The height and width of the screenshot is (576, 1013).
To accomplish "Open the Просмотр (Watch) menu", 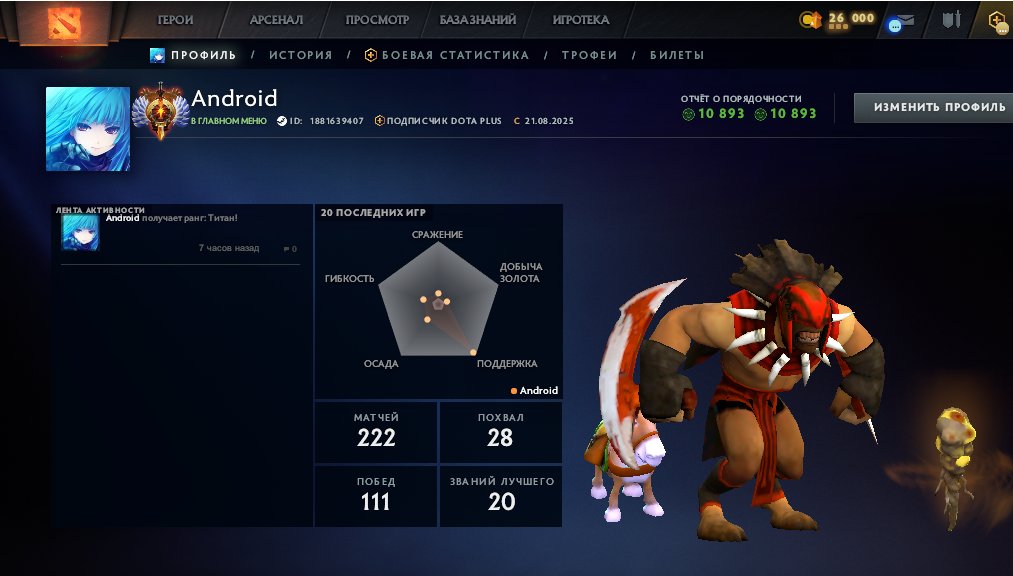I will pyautogui.click(x=377, y=20).
